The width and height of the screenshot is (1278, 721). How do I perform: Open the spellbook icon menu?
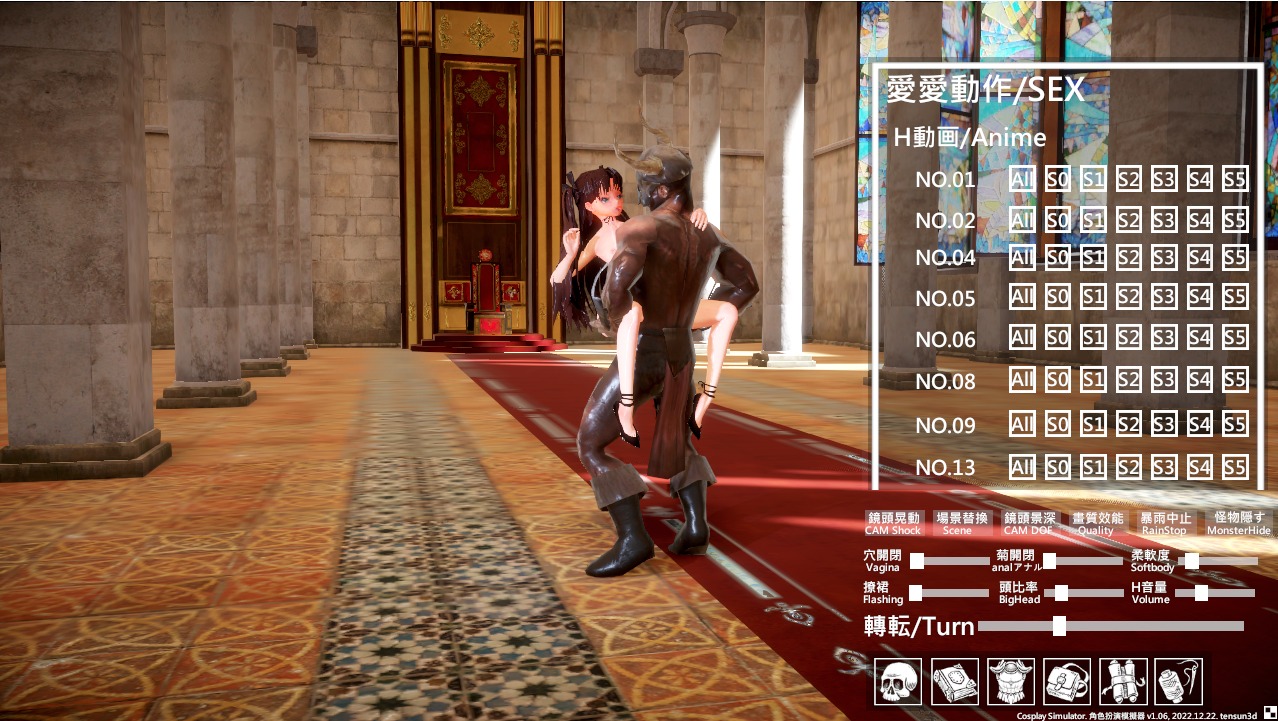[954, 681]
